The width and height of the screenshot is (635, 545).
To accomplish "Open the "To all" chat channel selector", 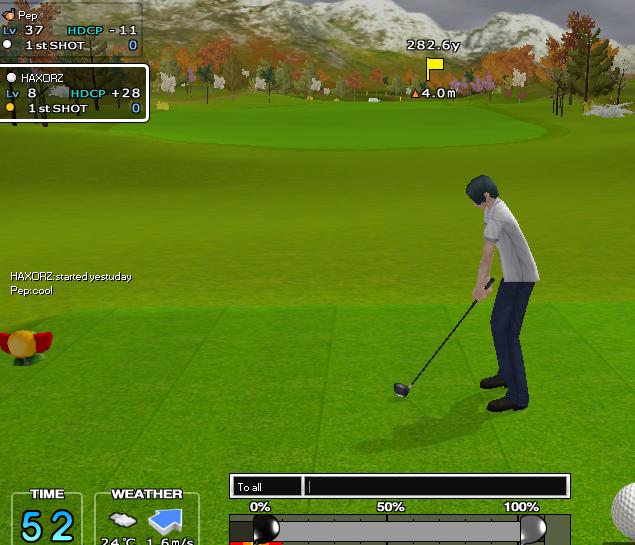I will [x=266, y=487].
